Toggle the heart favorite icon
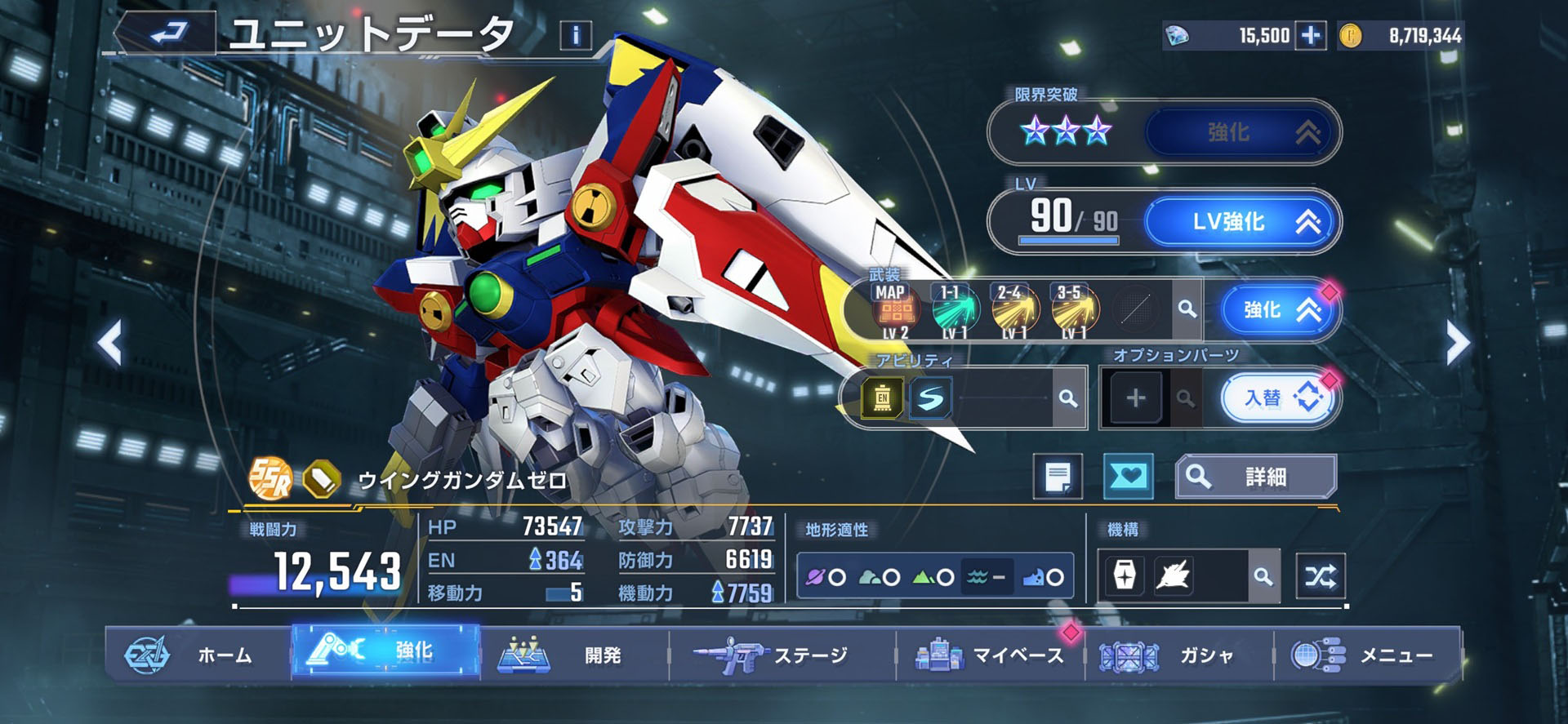 point(1128,476)
